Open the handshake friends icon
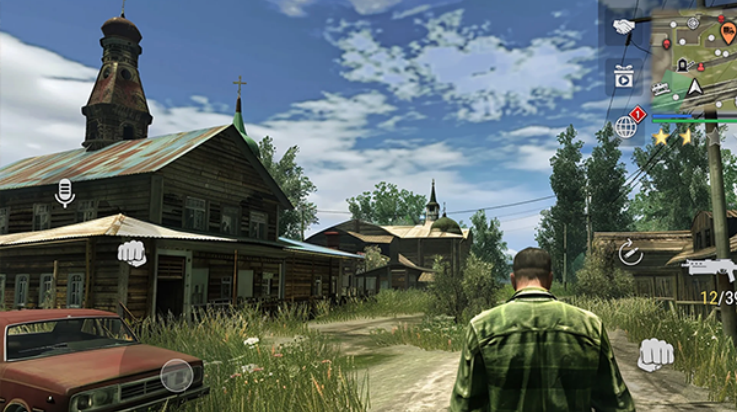 [624, 27]
